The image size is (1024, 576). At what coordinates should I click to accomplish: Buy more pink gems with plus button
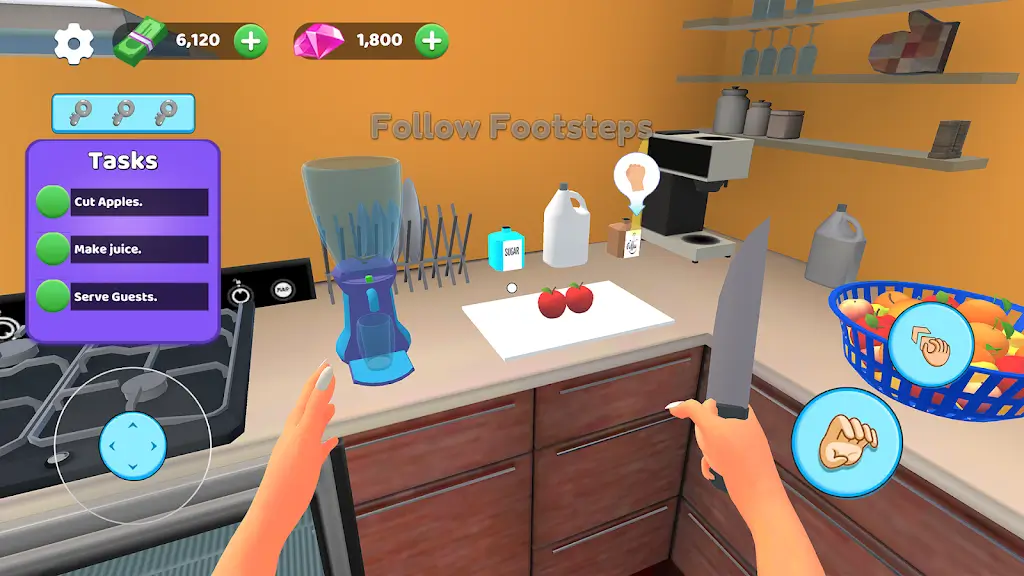[432, 41]
